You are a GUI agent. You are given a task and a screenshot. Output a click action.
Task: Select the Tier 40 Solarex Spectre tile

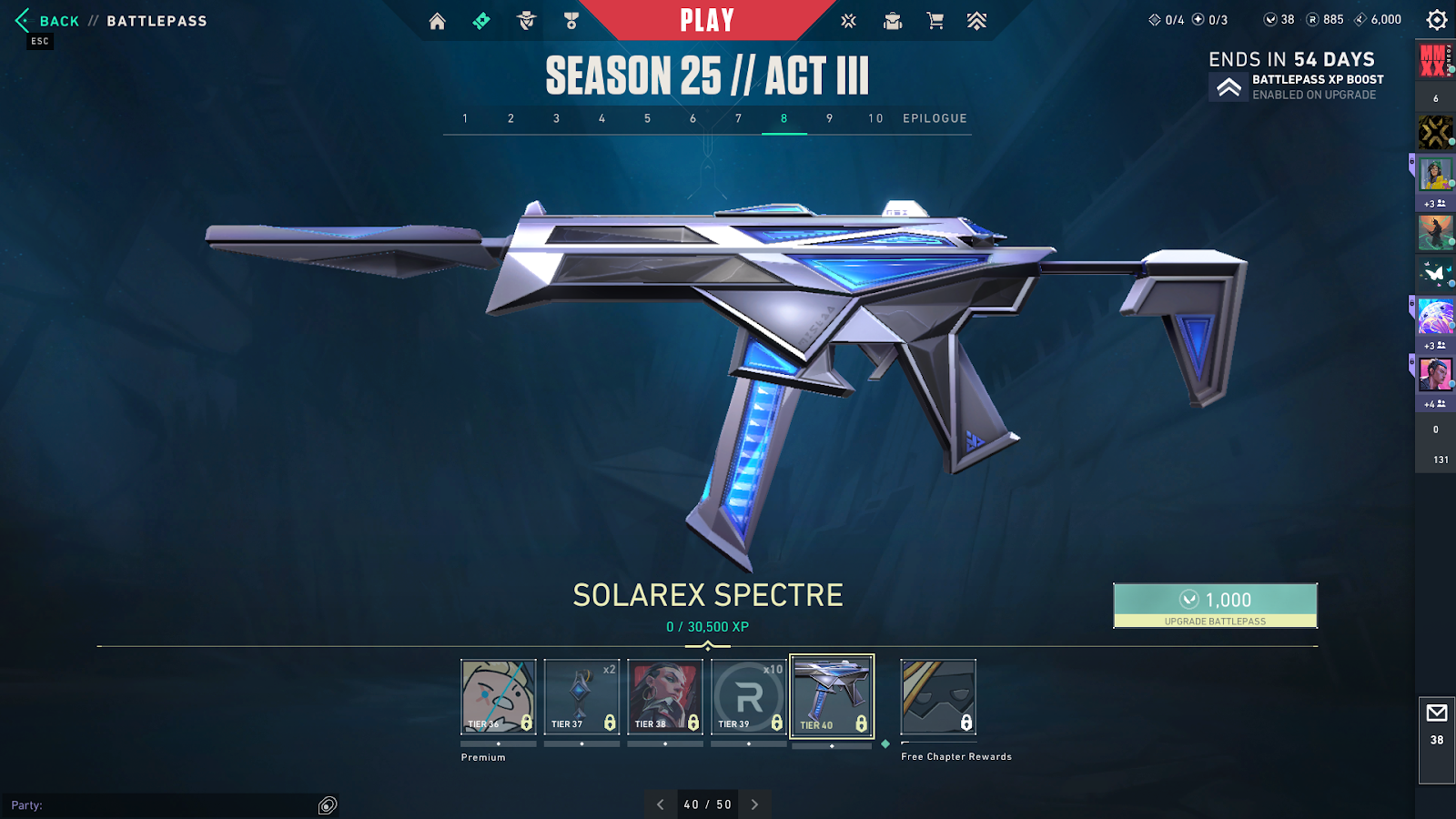point(832,697)
